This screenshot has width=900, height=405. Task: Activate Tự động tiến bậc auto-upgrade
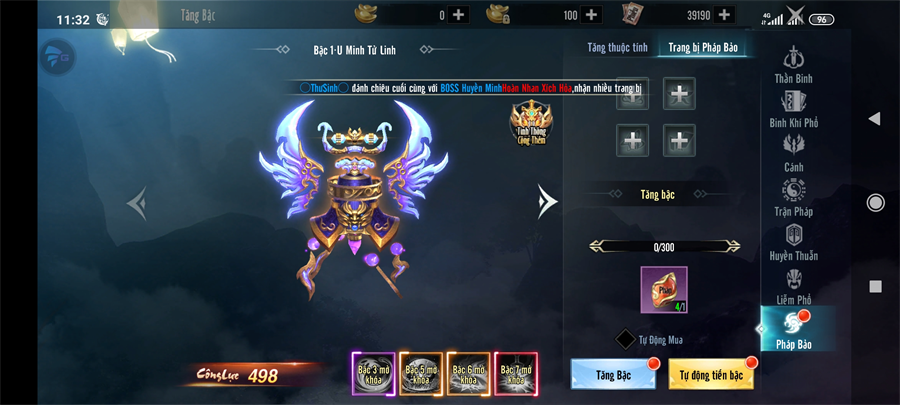[713, 373]
